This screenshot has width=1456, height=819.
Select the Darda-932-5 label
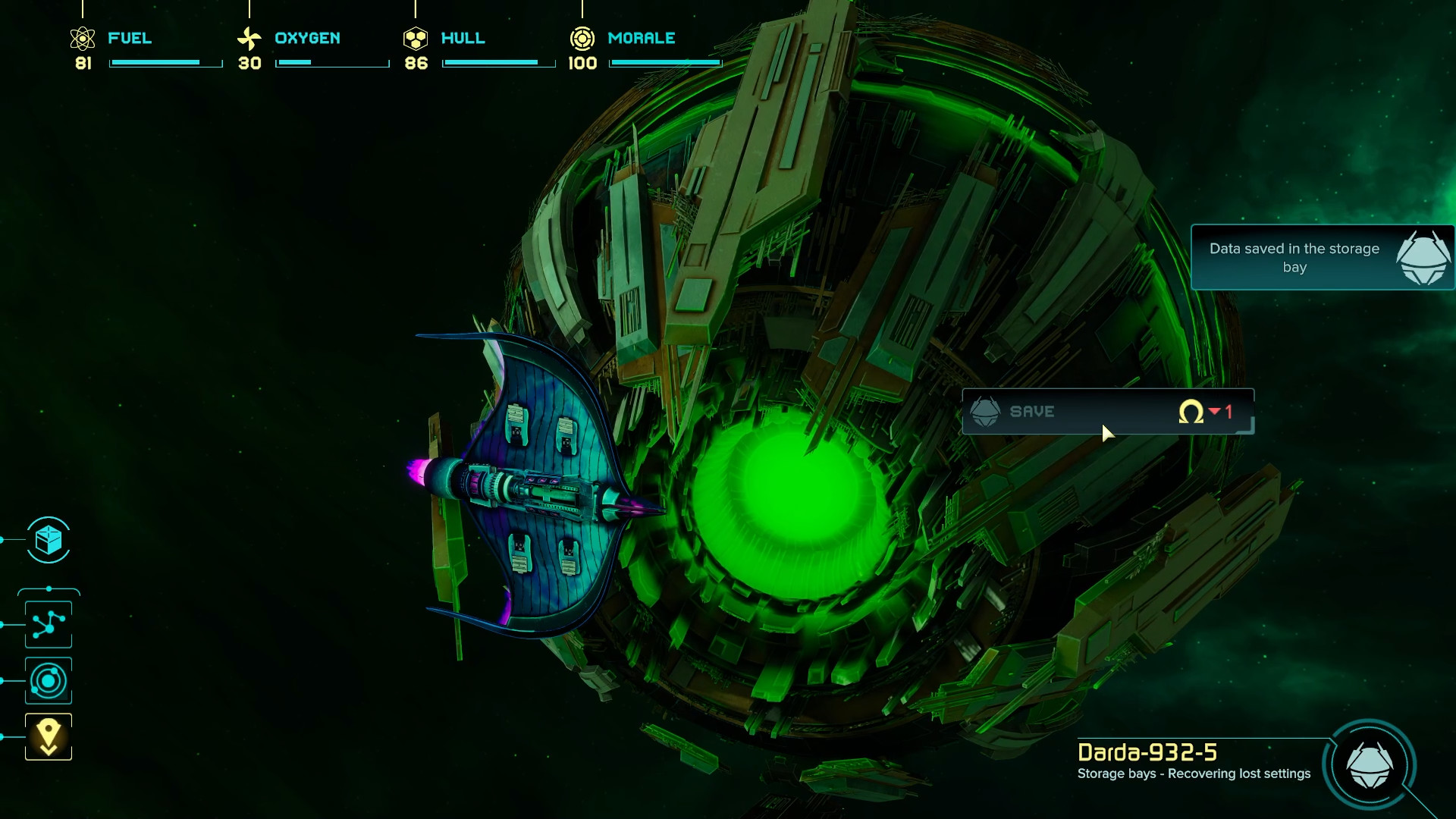coord(1147,754)
